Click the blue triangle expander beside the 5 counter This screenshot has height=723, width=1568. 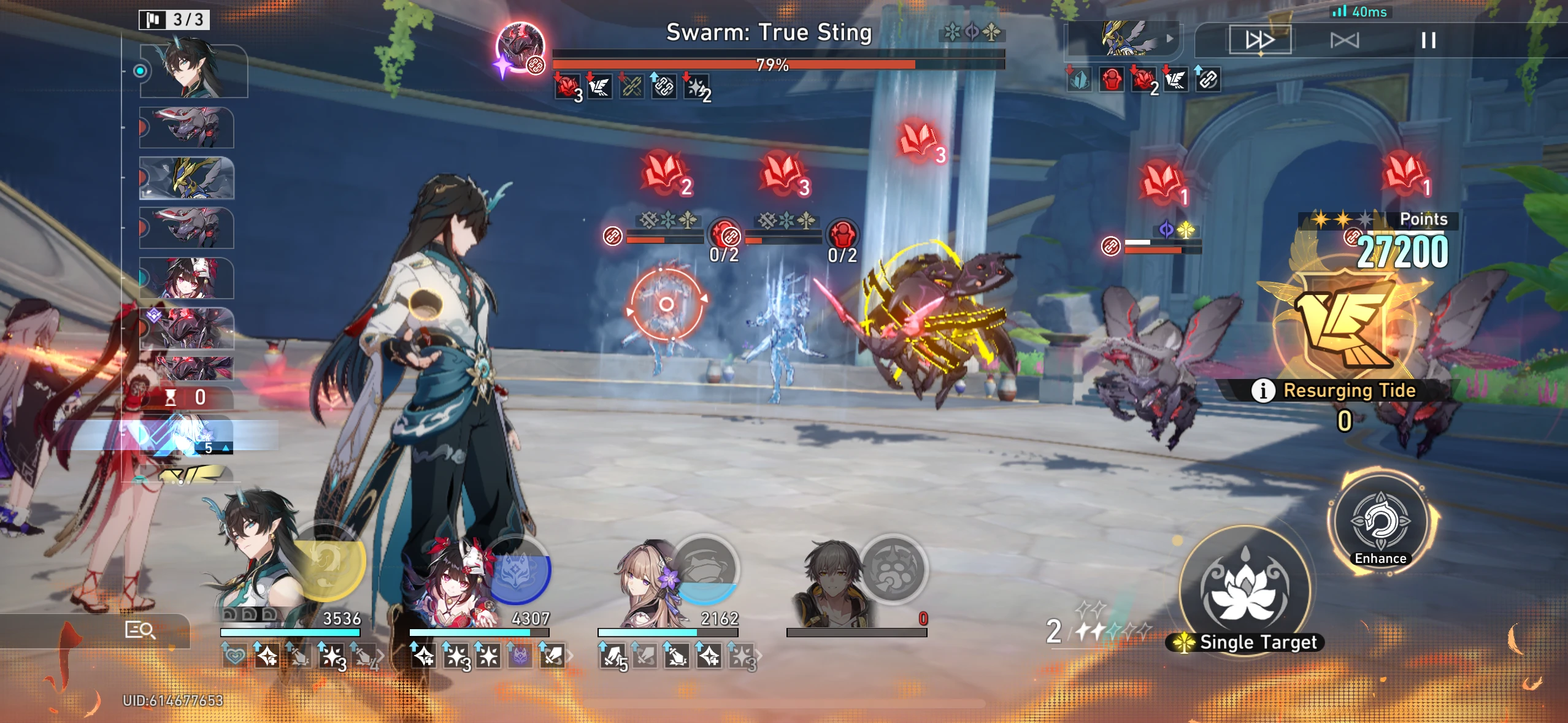(x=225, y=449)
